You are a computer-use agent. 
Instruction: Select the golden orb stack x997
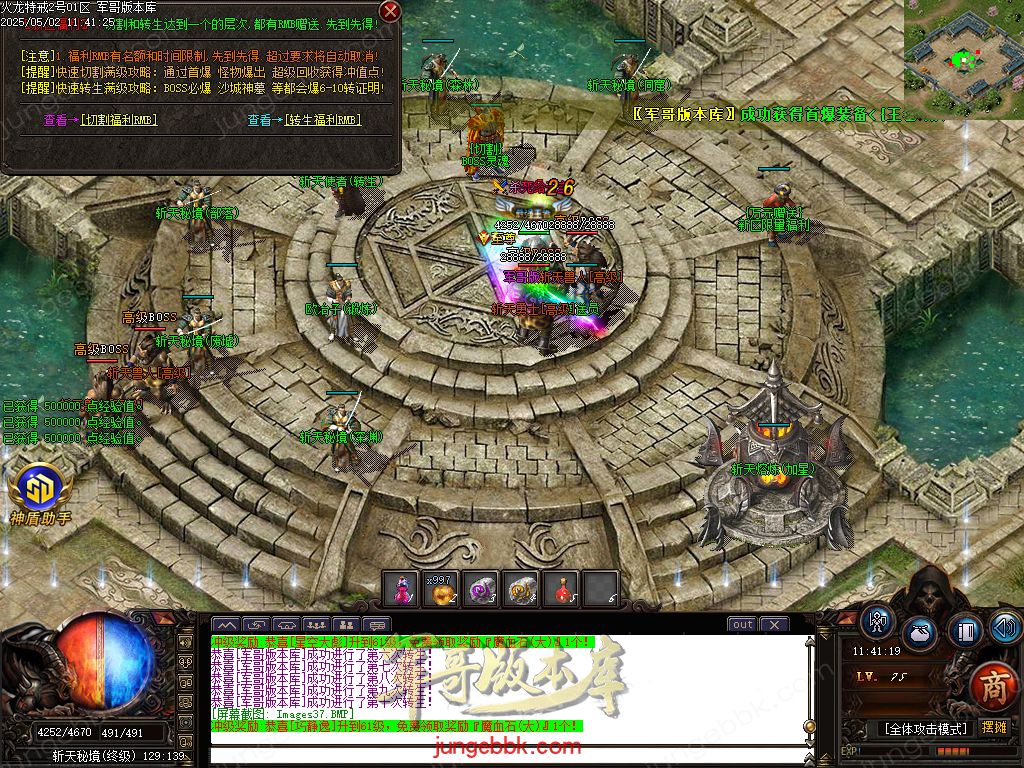click(x=440, y=589)
